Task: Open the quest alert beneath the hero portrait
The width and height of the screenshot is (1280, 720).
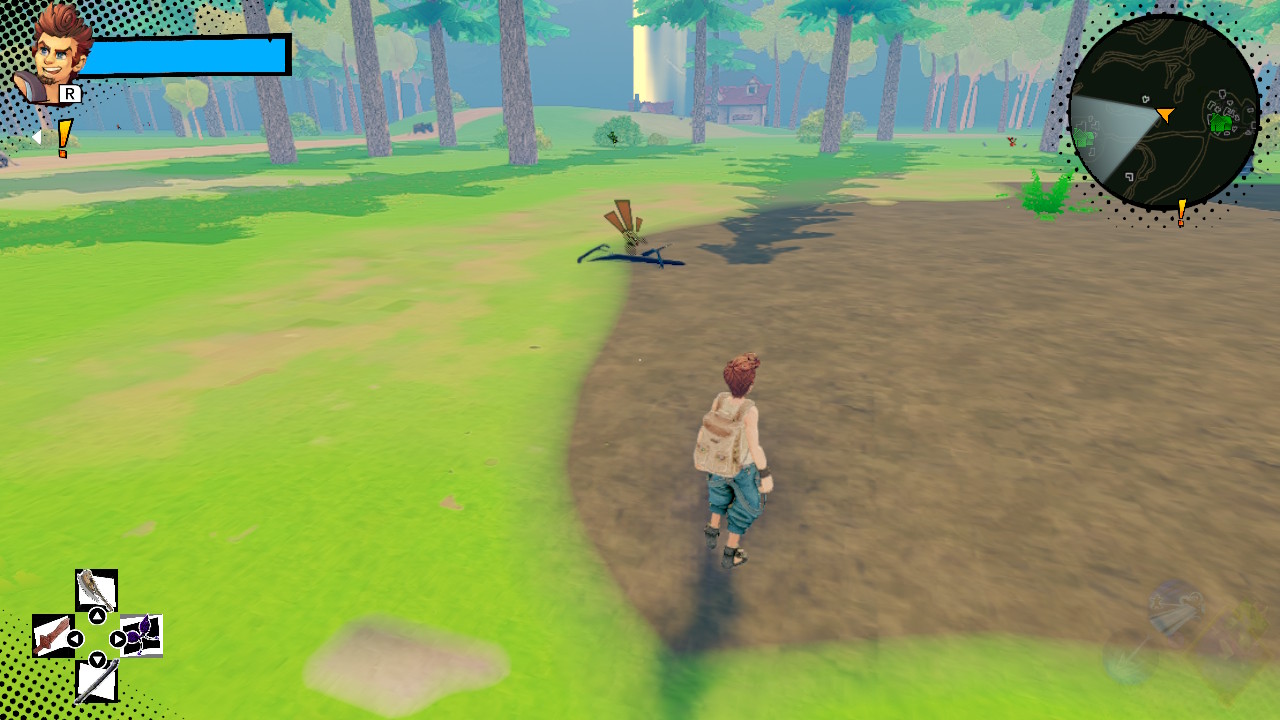Action: 64,138
